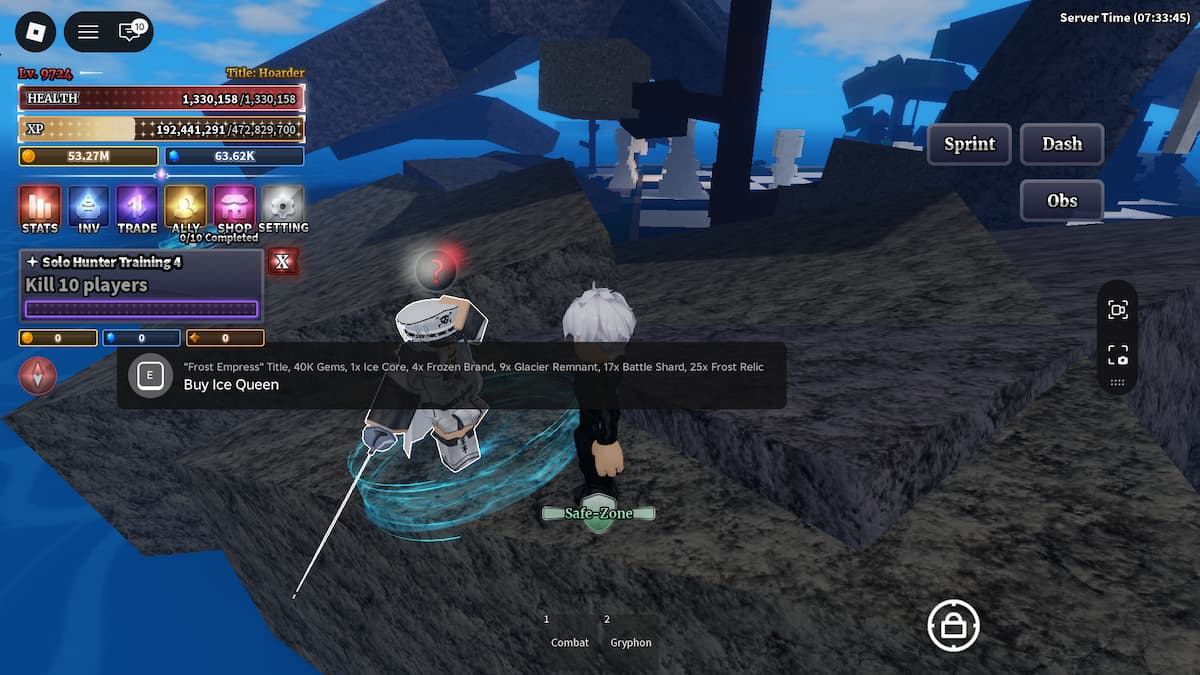This screenshot has height=675, width=1200.
Task: Open the INV inventory panel
Action: coord(88,209)
